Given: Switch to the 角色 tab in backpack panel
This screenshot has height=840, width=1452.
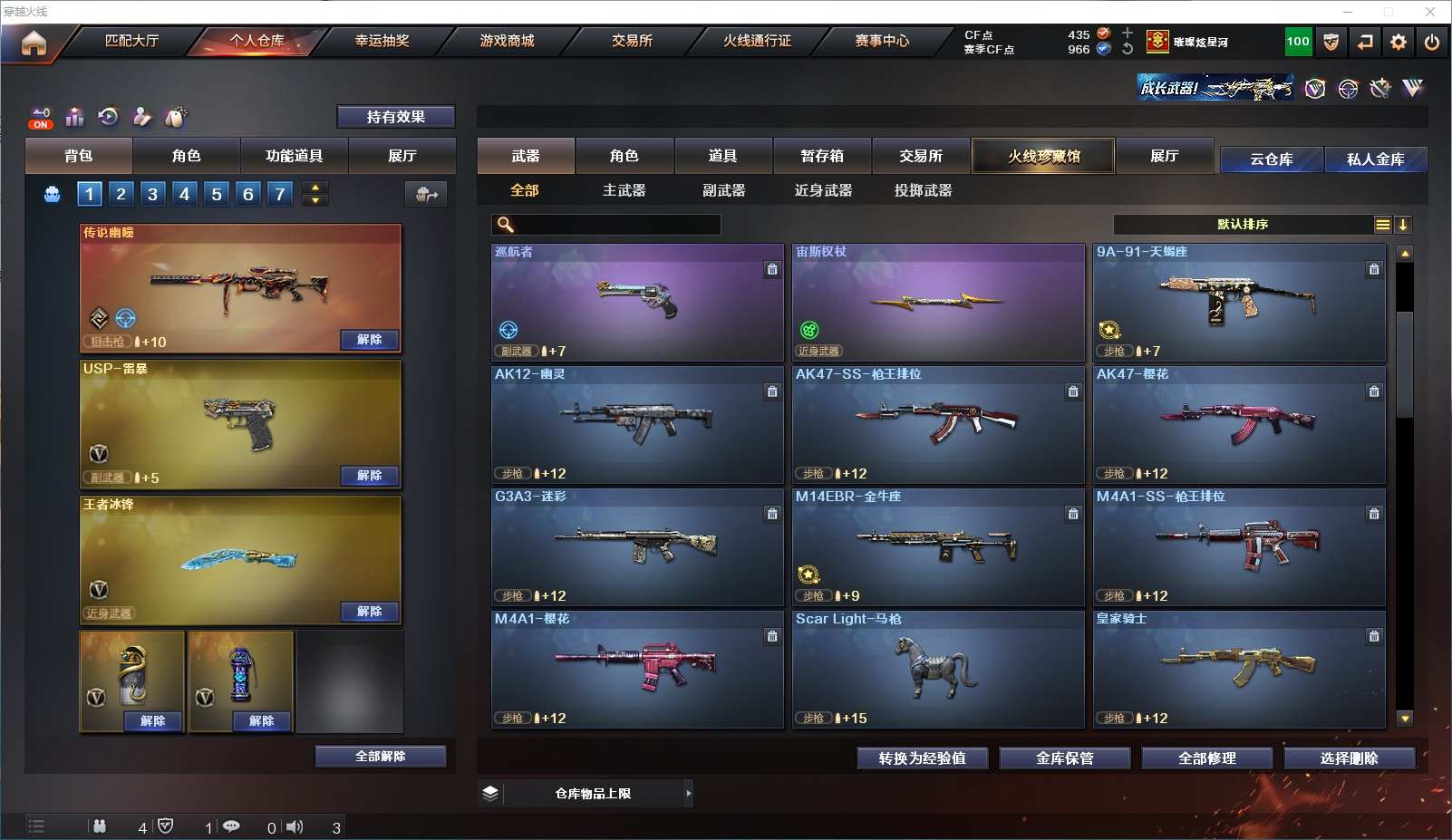Looking at the screenshot, I should pyautogui.click(x=186, y=156).
